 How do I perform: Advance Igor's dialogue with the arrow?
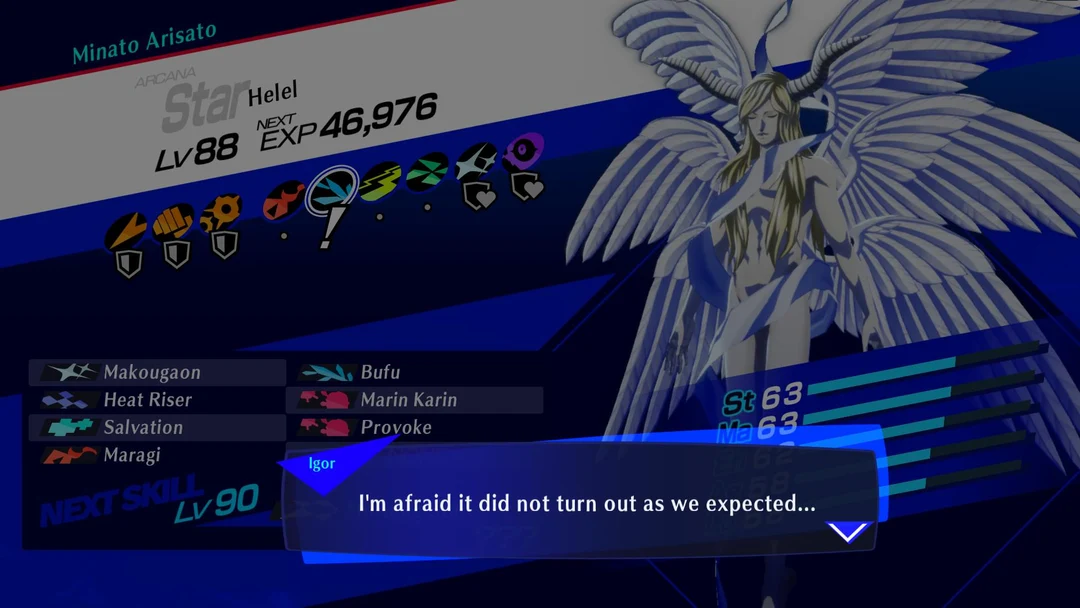coord(848,532)
